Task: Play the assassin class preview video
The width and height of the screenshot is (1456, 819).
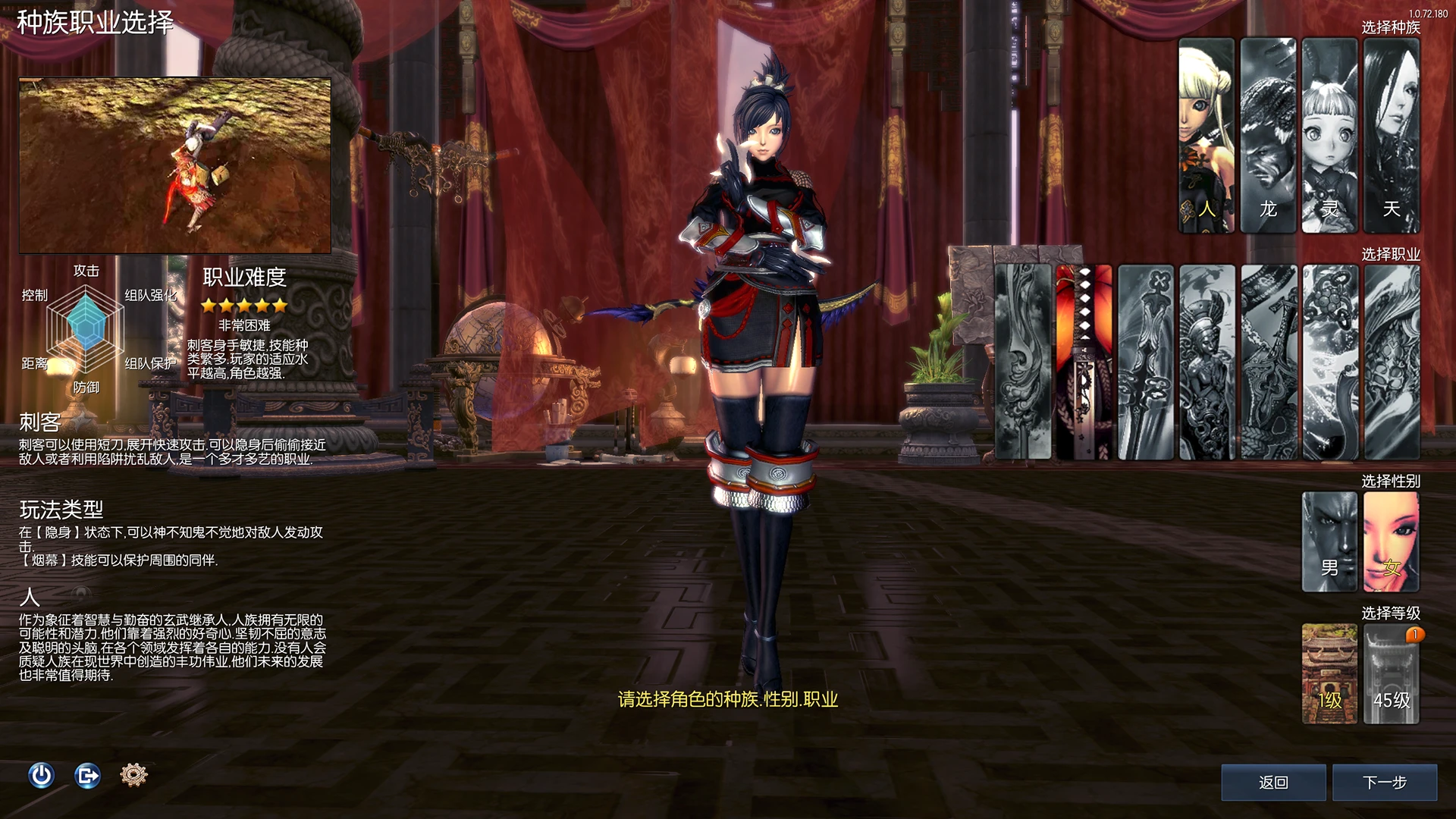Action: tap(175, 165)
